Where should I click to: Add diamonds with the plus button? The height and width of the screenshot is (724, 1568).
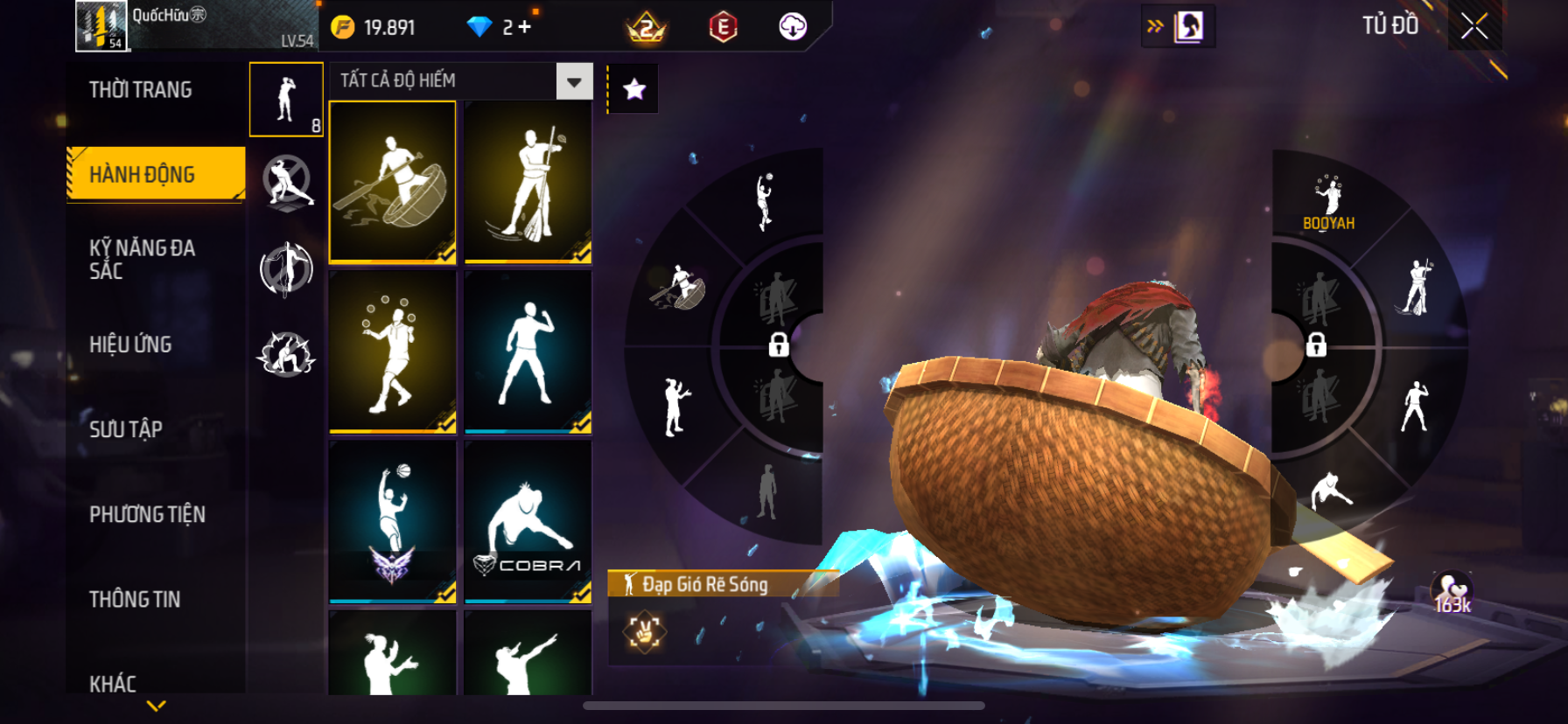524,27
